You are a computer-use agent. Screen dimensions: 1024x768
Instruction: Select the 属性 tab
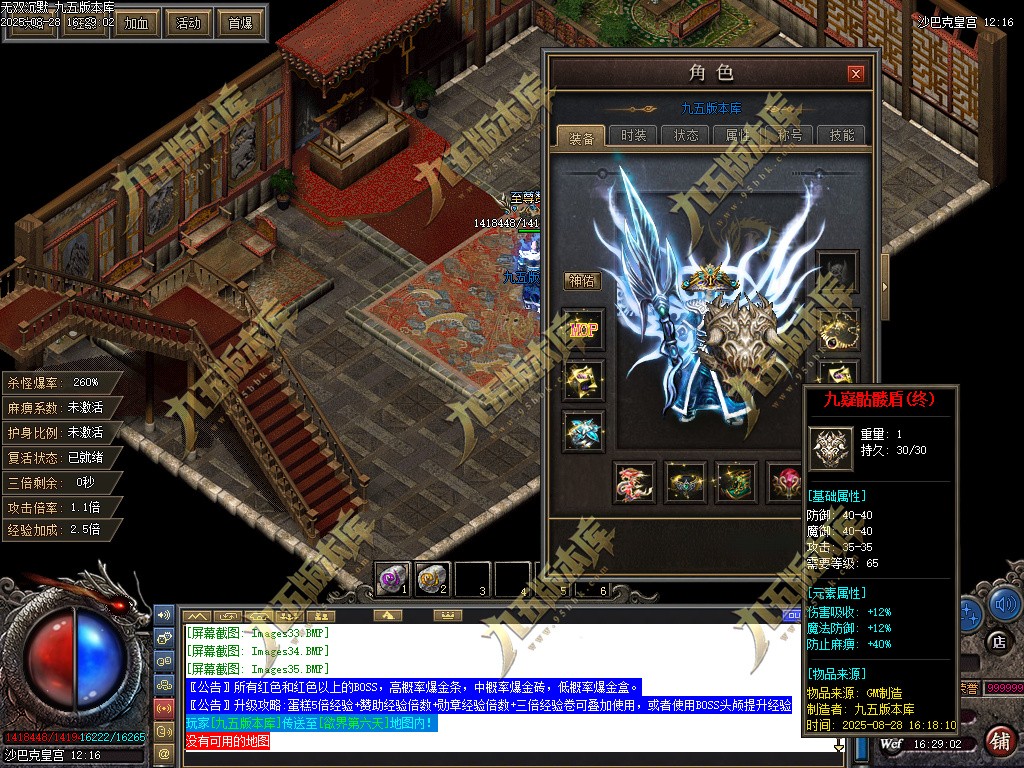(738, 136)
